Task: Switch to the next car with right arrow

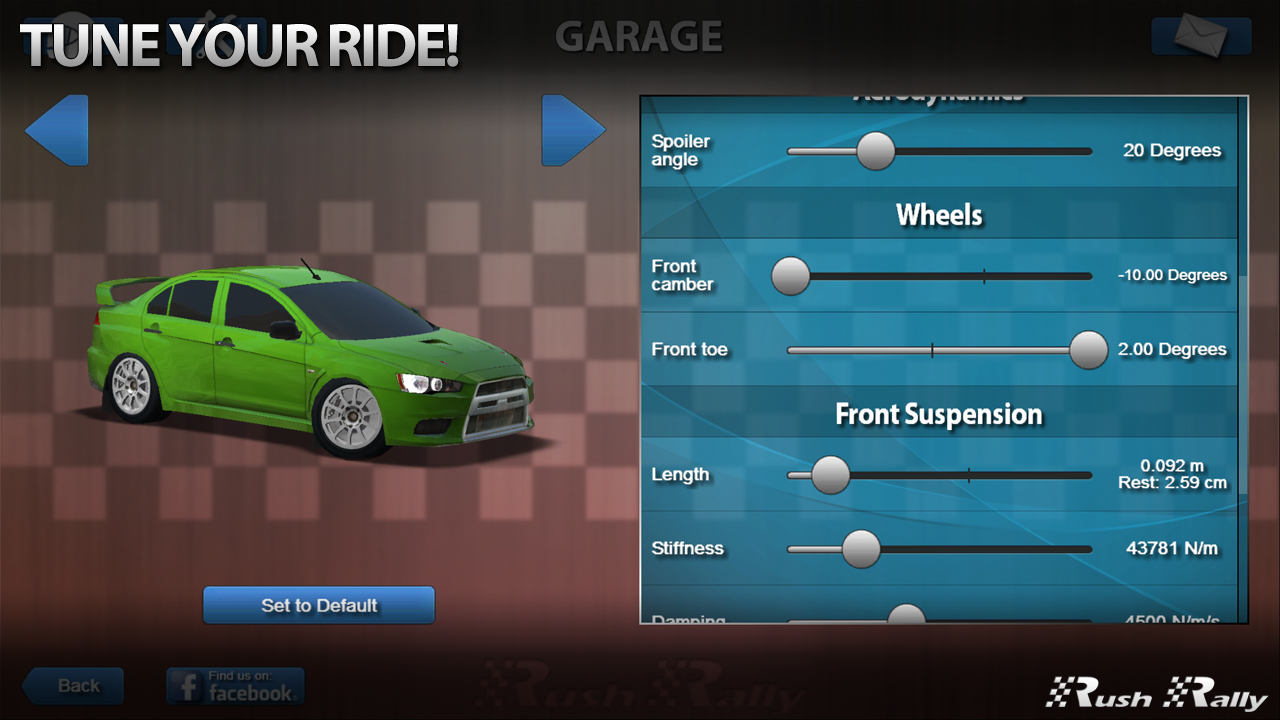Action: (x=572, y=130)
